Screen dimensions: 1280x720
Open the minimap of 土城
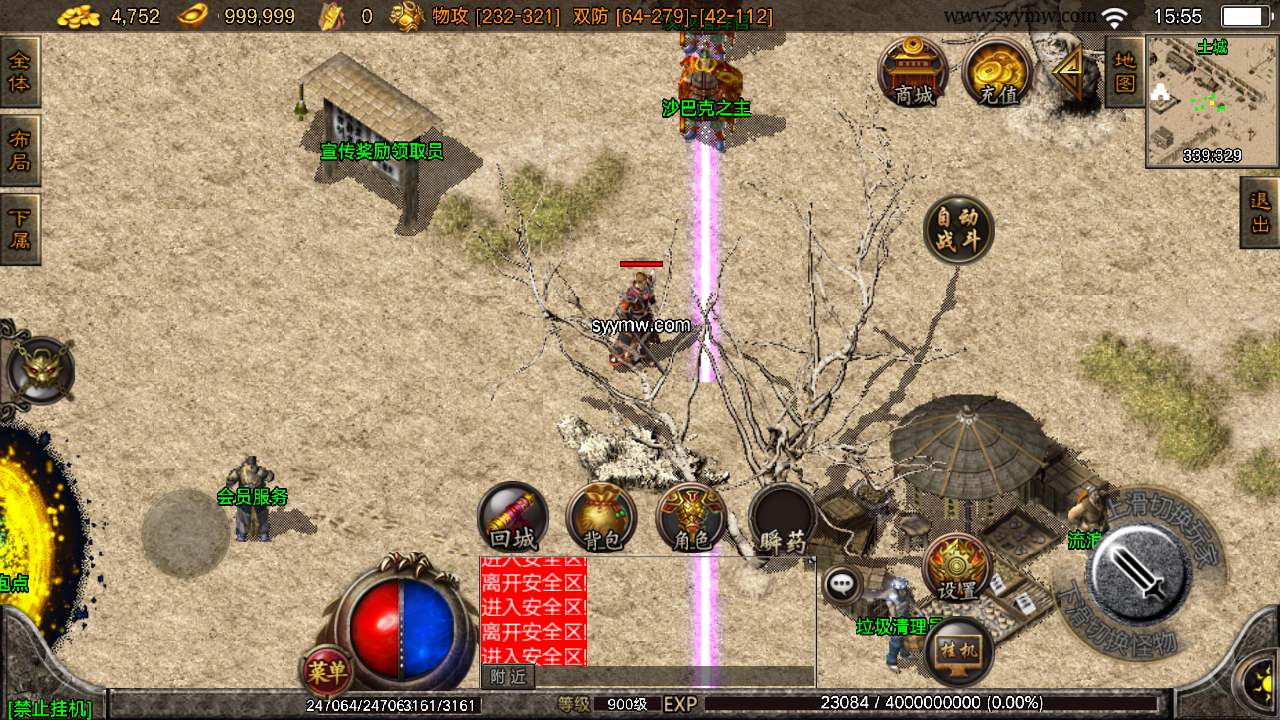(1212, 100)
